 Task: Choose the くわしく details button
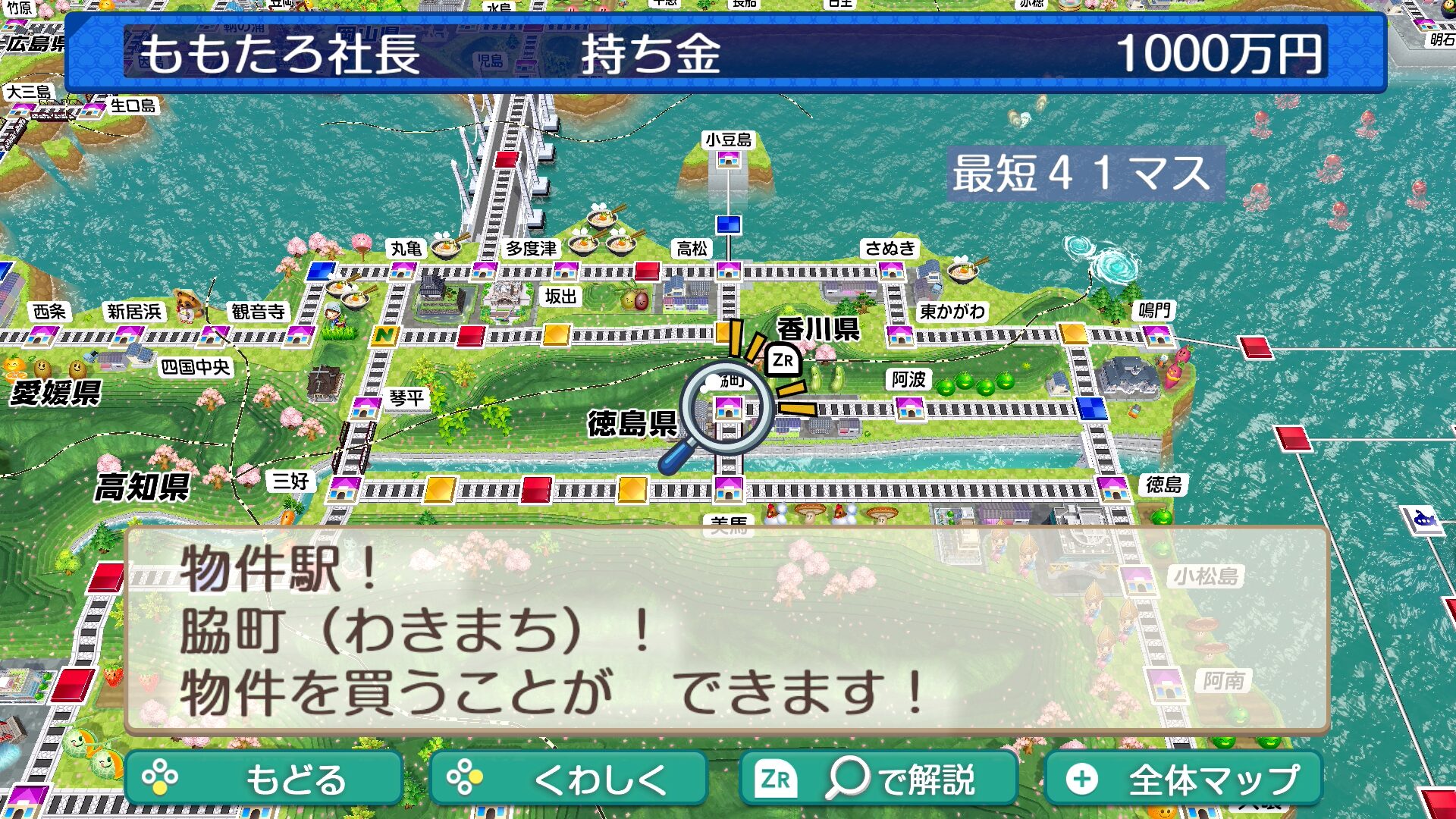(568, 779)
